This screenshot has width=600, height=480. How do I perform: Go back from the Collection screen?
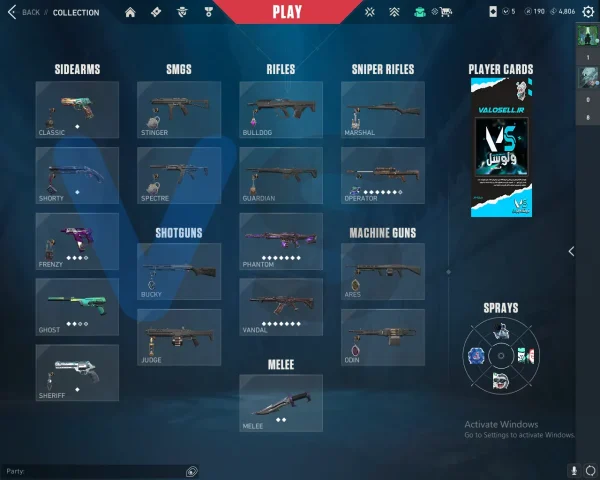24,12
